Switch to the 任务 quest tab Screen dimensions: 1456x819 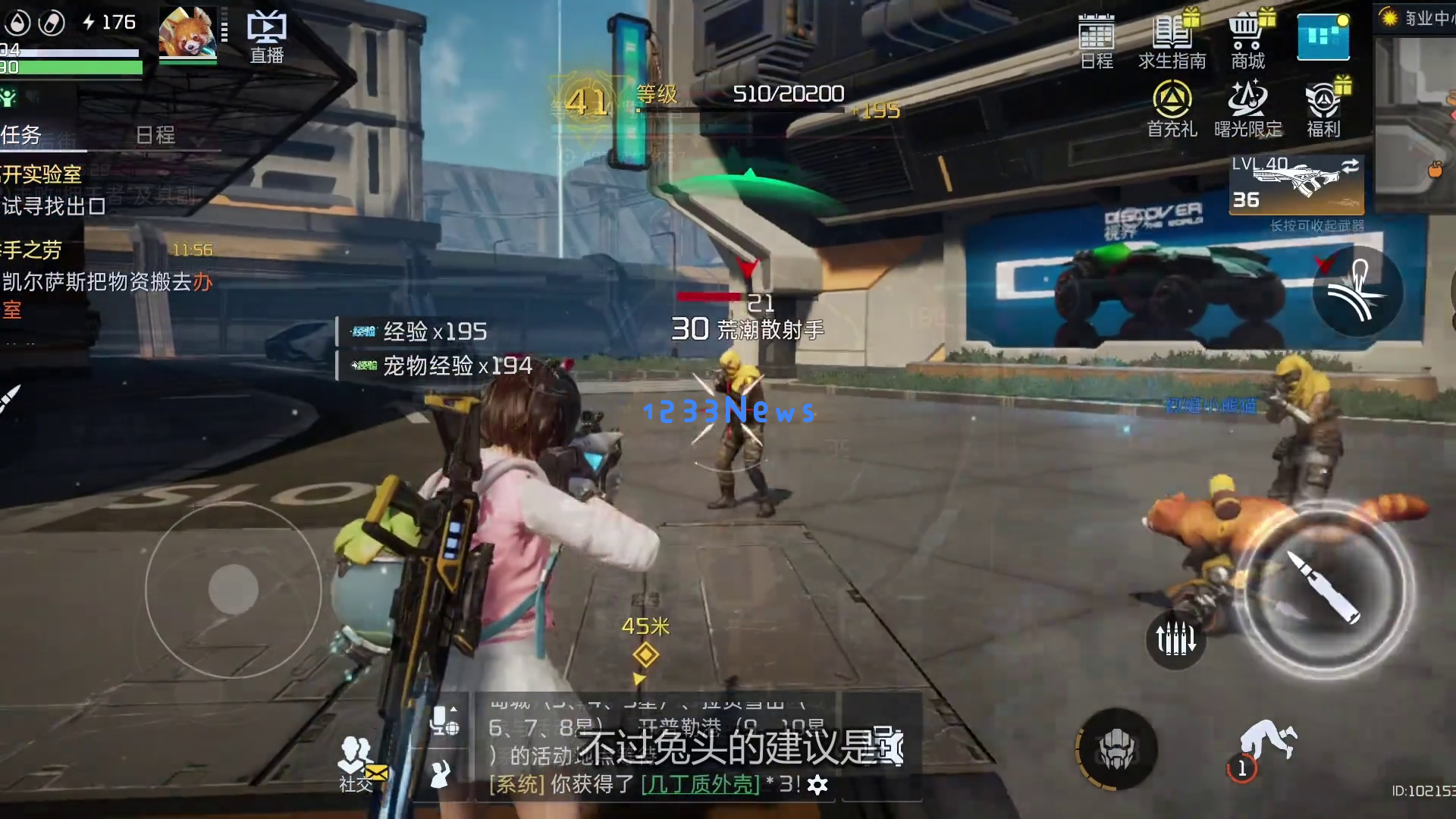coord(21,135)
